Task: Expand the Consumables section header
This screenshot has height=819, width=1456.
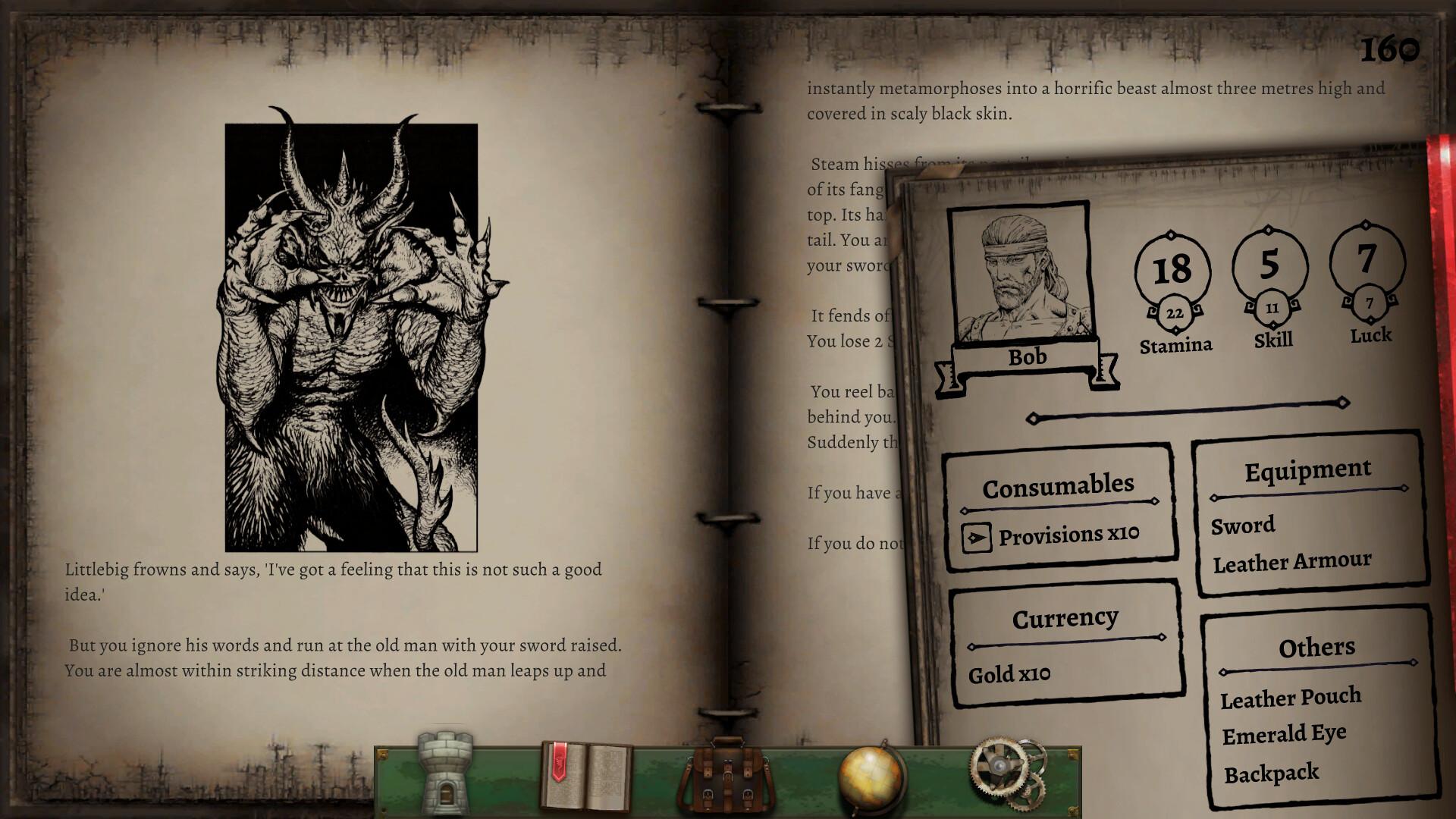Action: pyautogui.click(x=1059, y=485)
